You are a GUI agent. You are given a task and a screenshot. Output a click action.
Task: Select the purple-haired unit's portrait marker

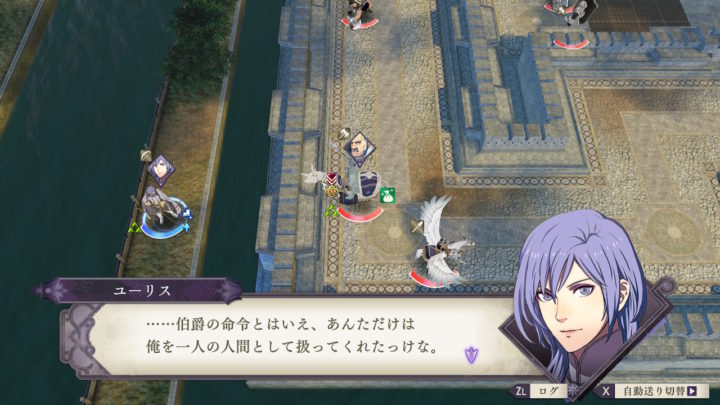click(161, 167)
